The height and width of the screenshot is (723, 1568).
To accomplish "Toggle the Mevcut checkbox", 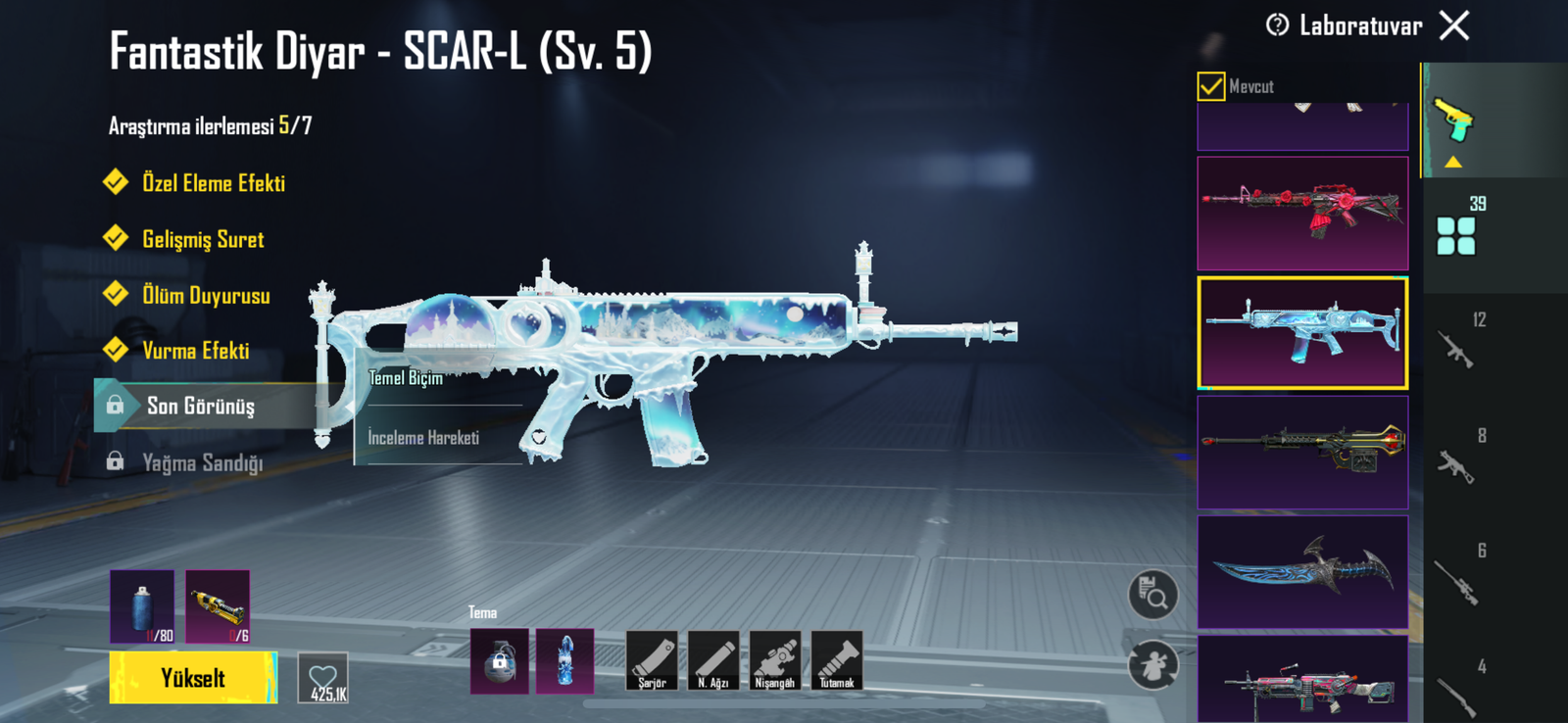I will (x=1211, y=86).
